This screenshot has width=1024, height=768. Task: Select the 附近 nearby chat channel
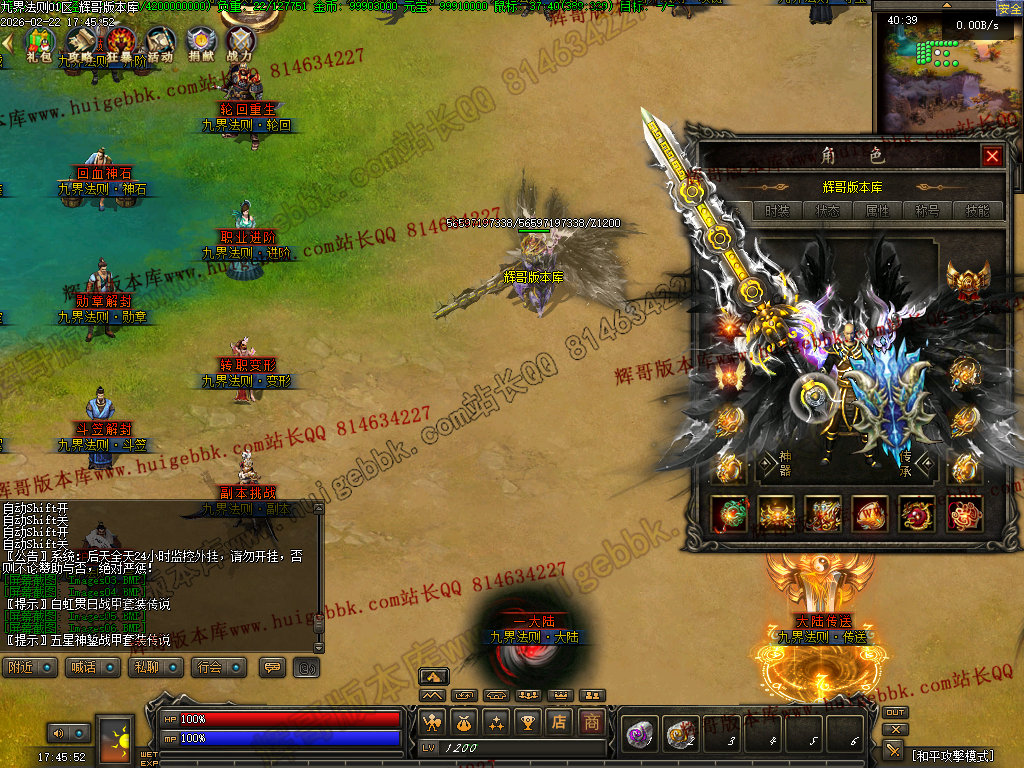[28, 667]
